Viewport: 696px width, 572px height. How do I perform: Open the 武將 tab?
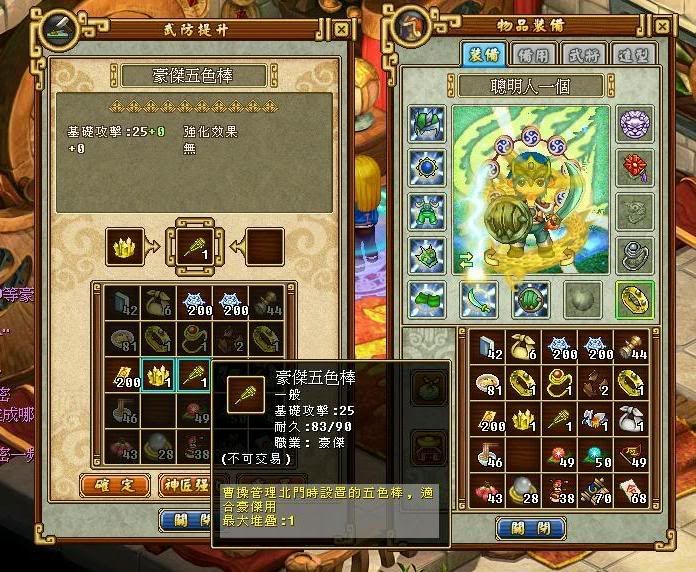point(580,55)
